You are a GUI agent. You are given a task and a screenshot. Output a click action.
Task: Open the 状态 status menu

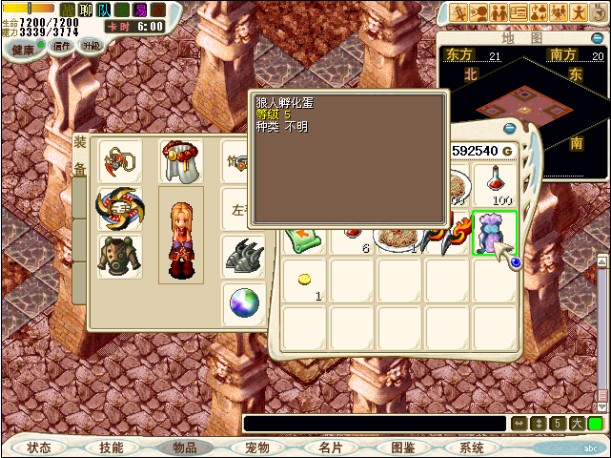pos(39,448)
